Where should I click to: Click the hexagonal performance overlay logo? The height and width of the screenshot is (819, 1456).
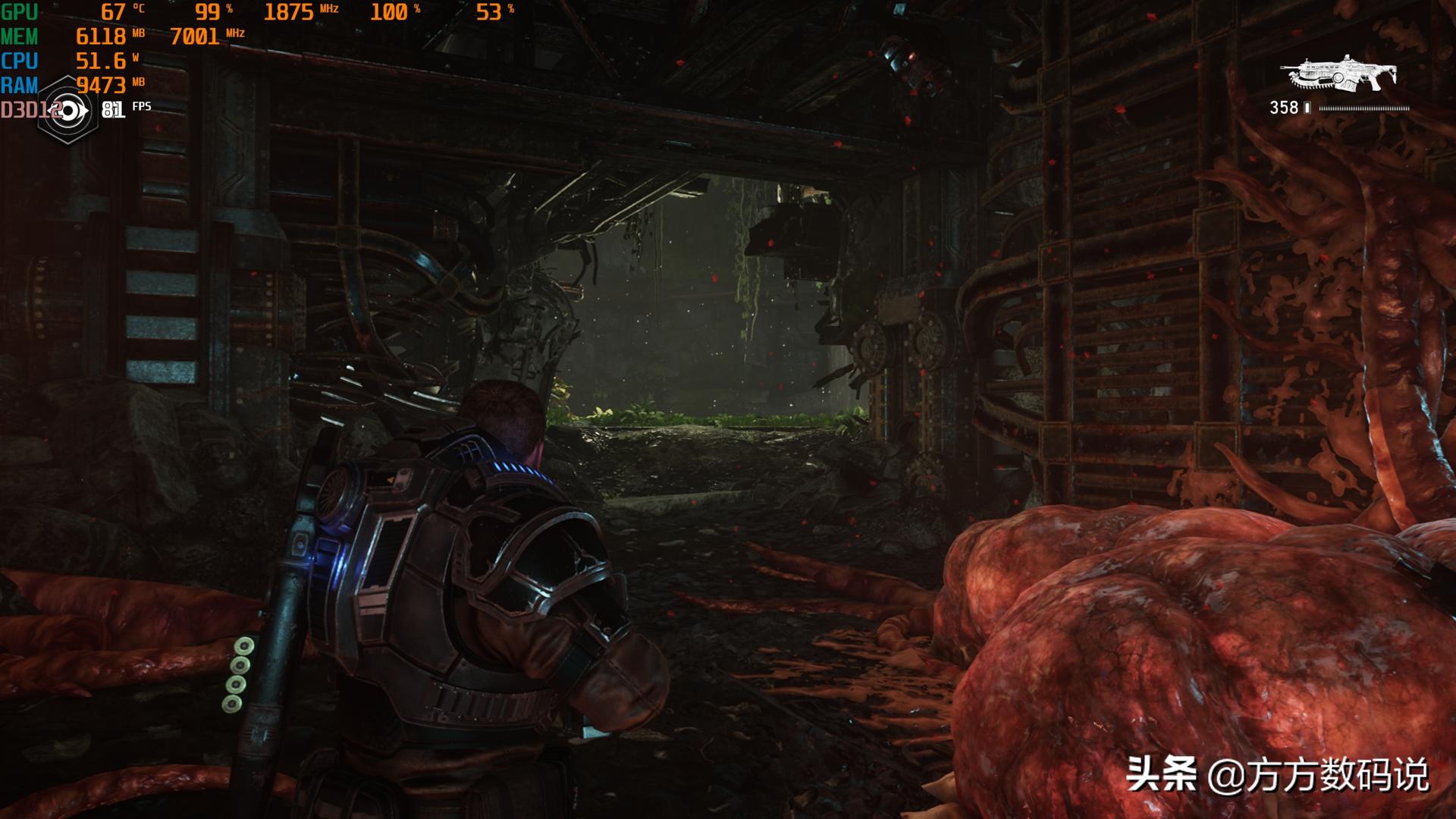pos(68,111)
